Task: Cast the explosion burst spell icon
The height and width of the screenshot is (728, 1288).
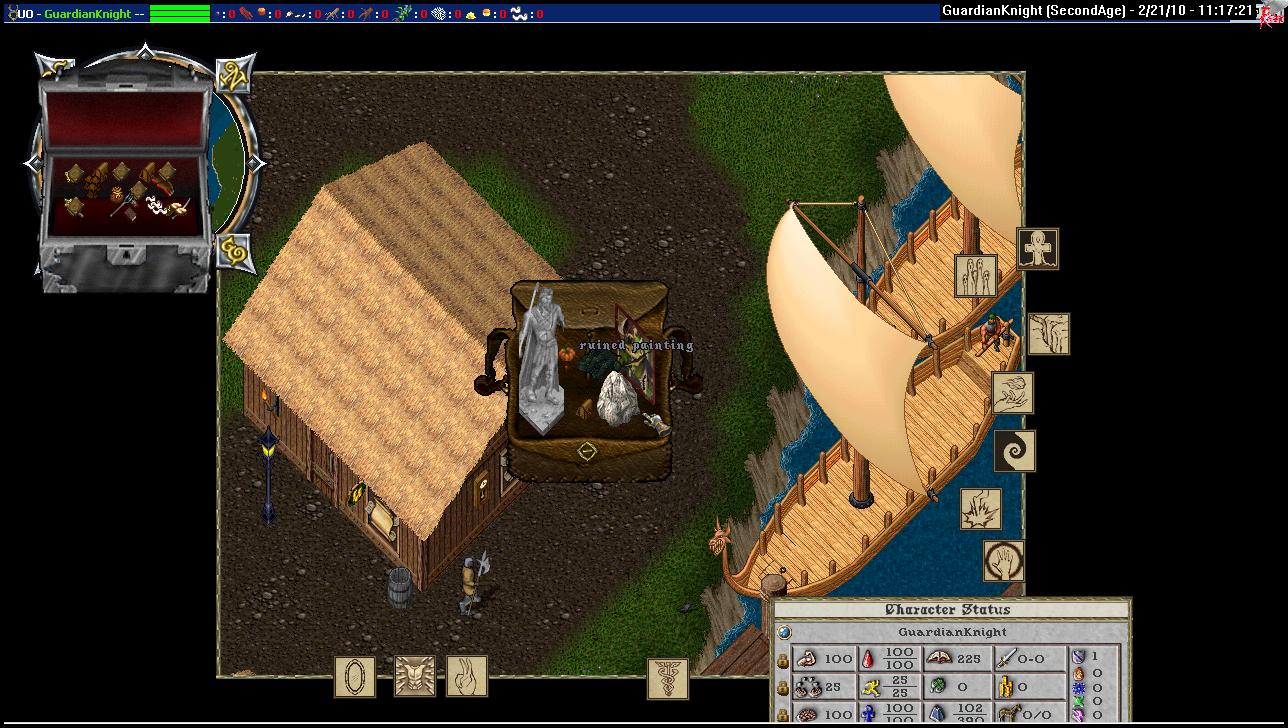Action: pyautogui.click(x=981, y=509)
